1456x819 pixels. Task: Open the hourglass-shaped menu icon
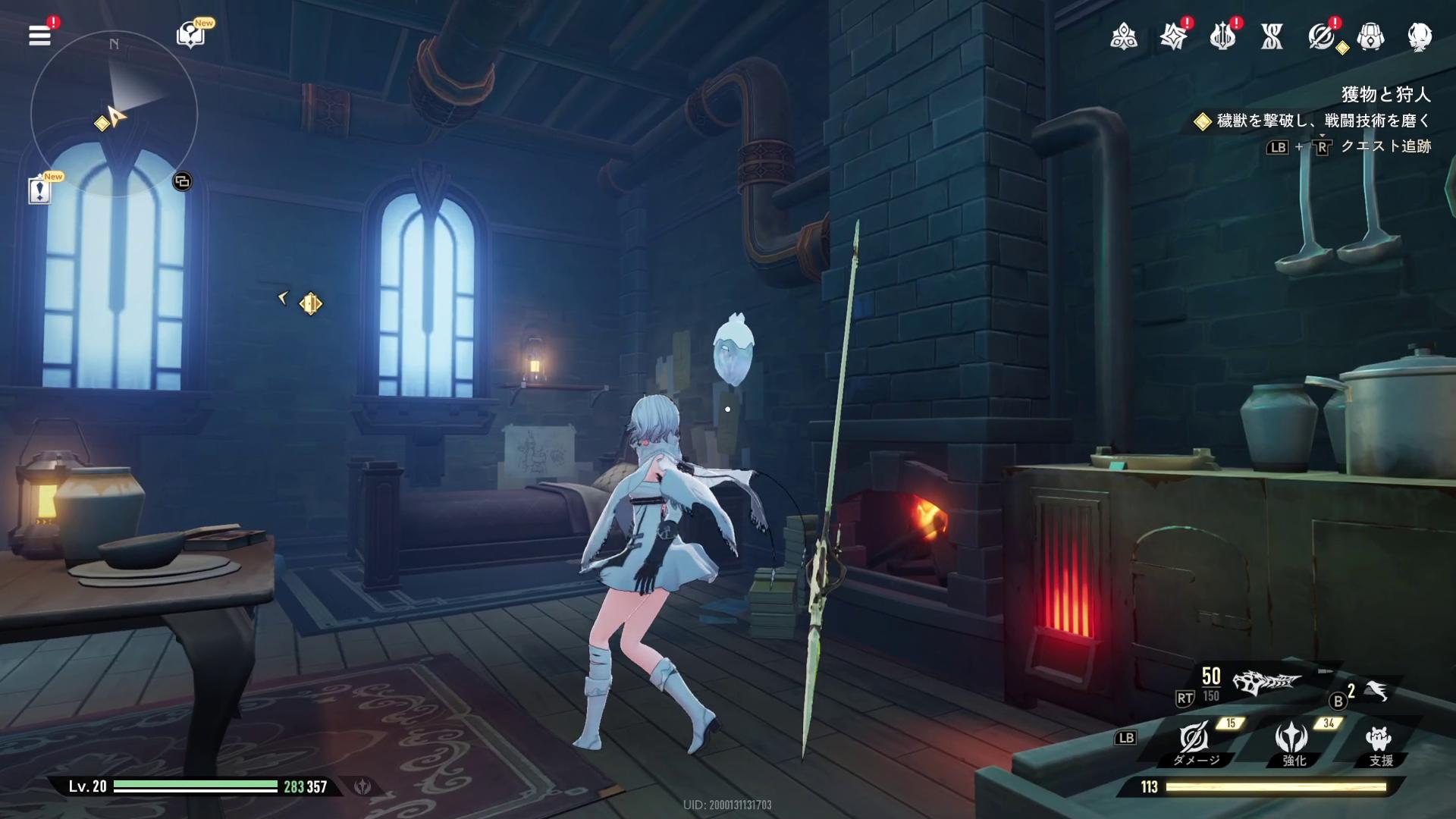1272,36
